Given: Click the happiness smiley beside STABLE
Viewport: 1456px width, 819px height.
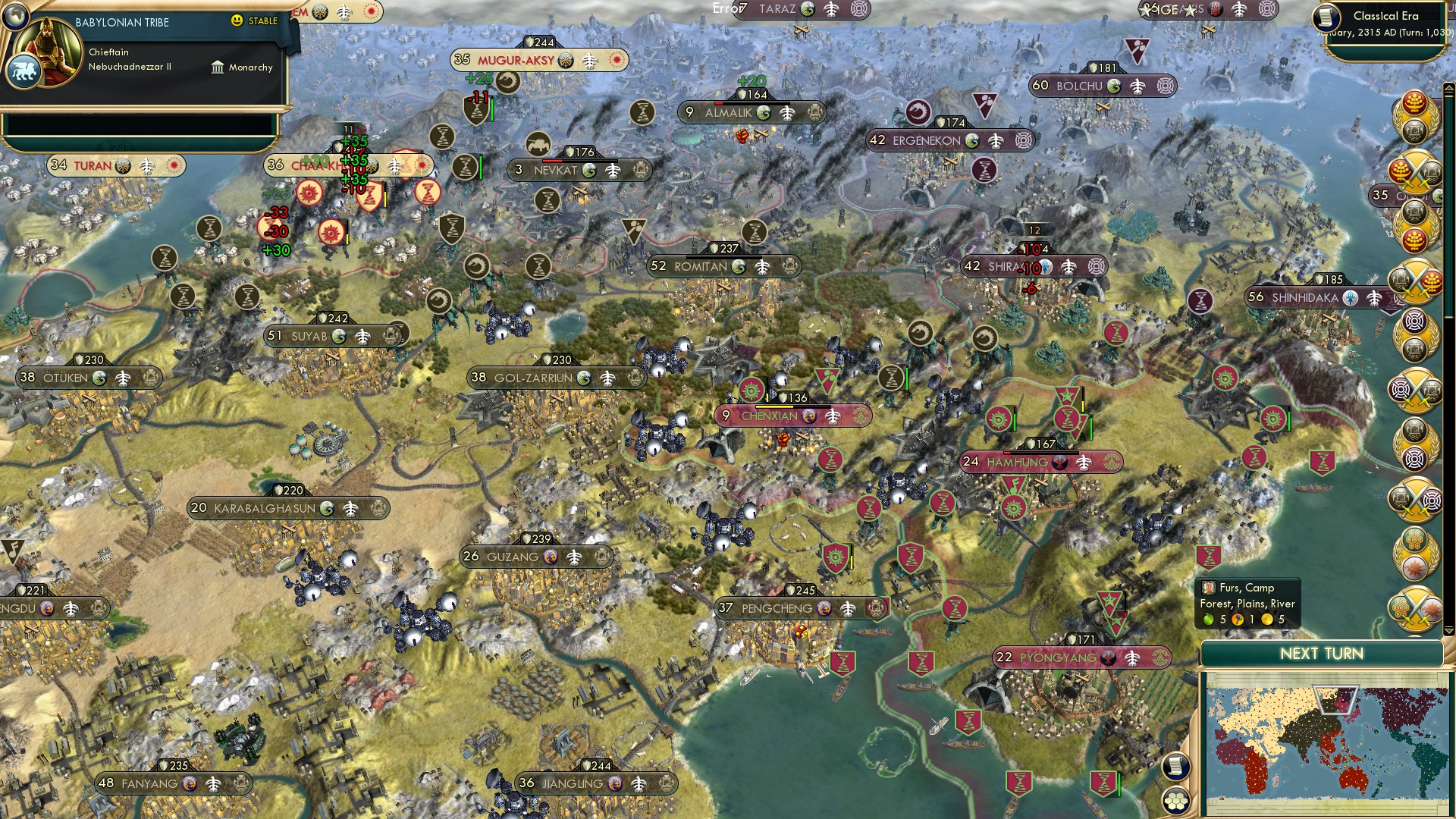Looking at the screenshot, I should pos(237,21).
